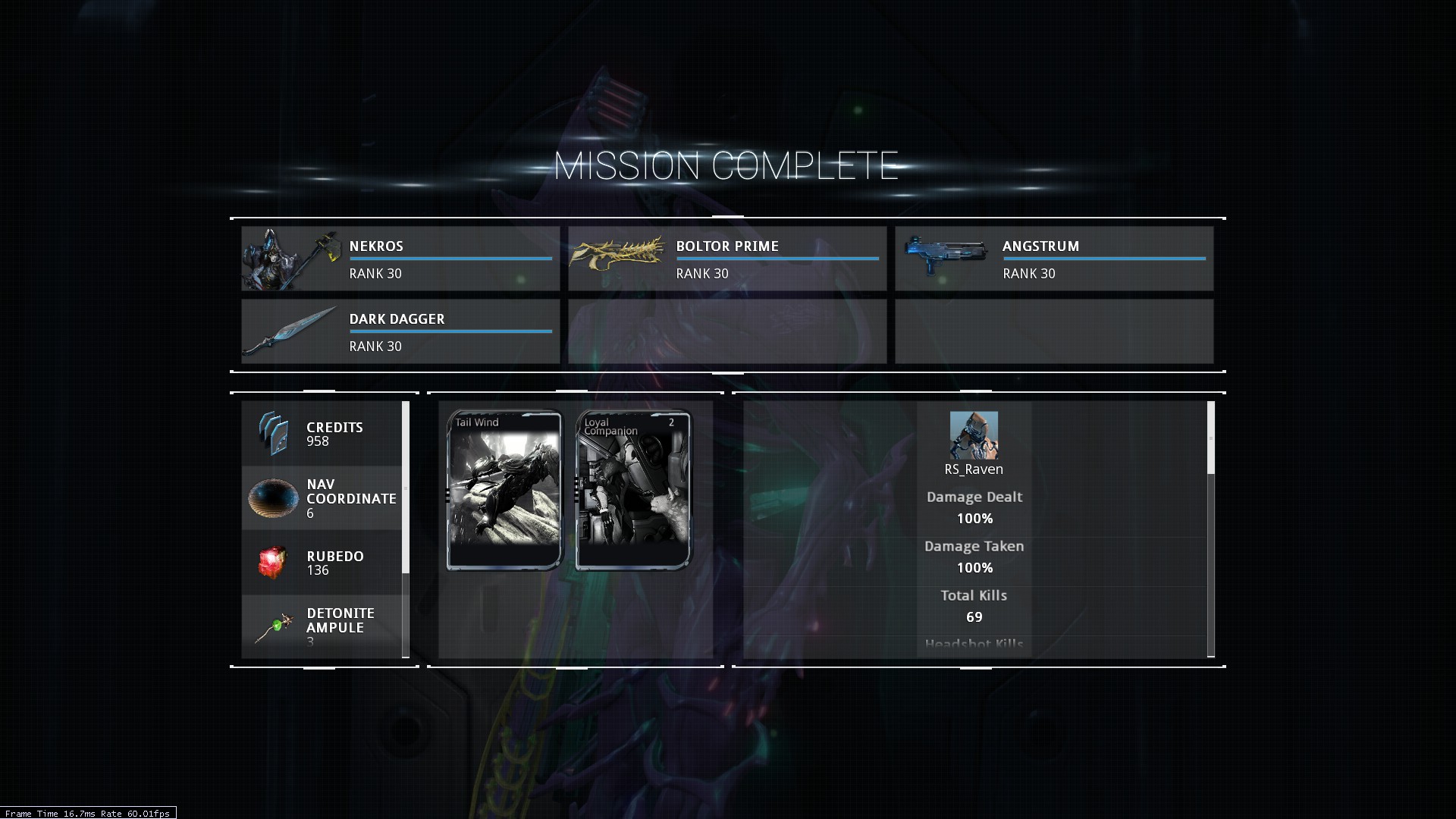Screen dimensions: 1456x819
Task: Select the Nekros warframe rank panel
Action: [400, 259]
